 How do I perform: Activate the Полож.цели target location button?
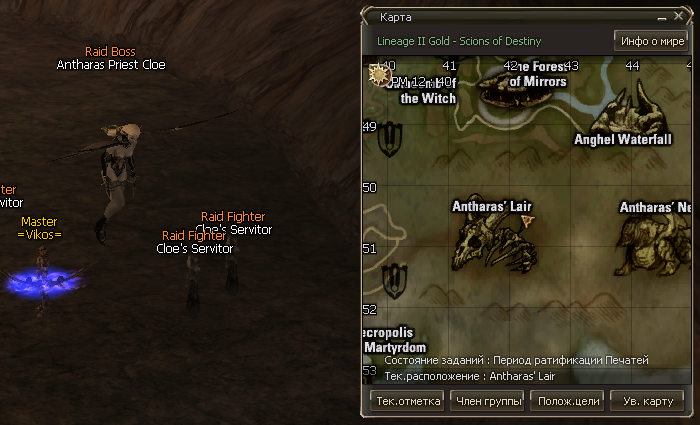pos(567,401)
